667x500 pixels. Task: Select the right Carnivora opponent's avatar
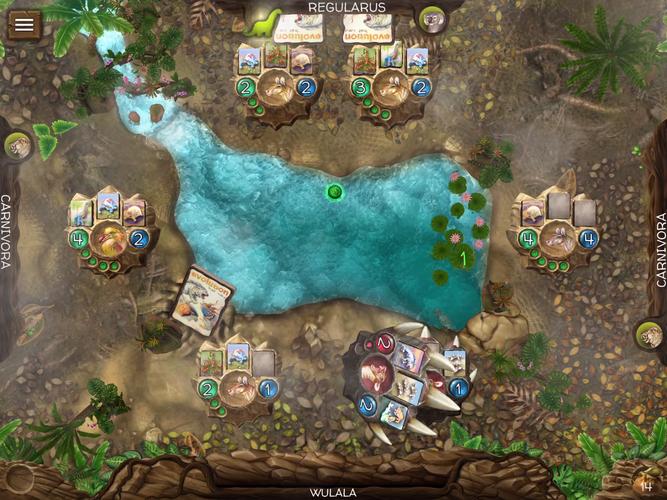[x=651, y=337]
